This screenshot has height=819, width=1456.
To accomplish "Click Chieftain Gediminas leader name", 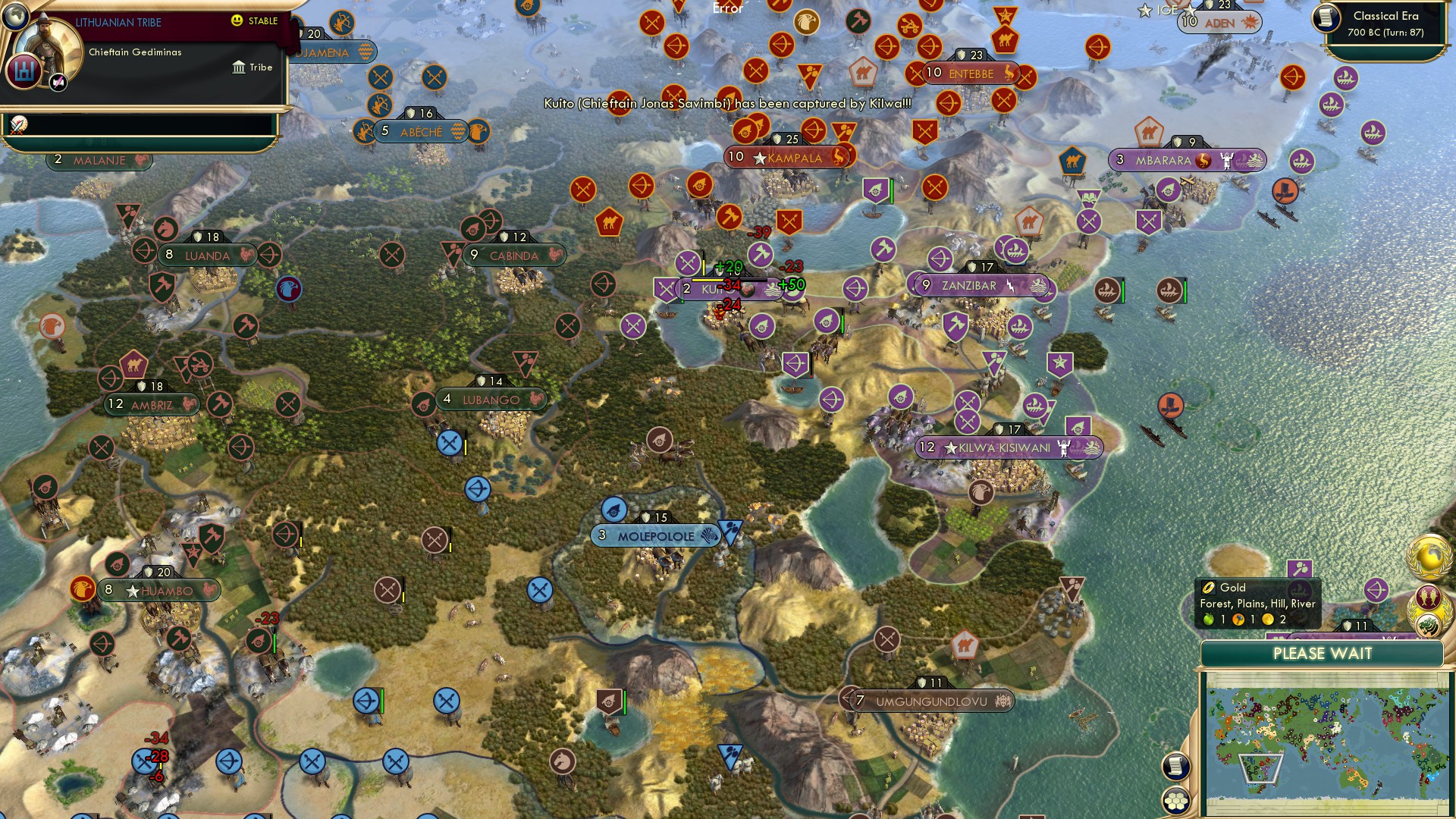I will (134, 52).
